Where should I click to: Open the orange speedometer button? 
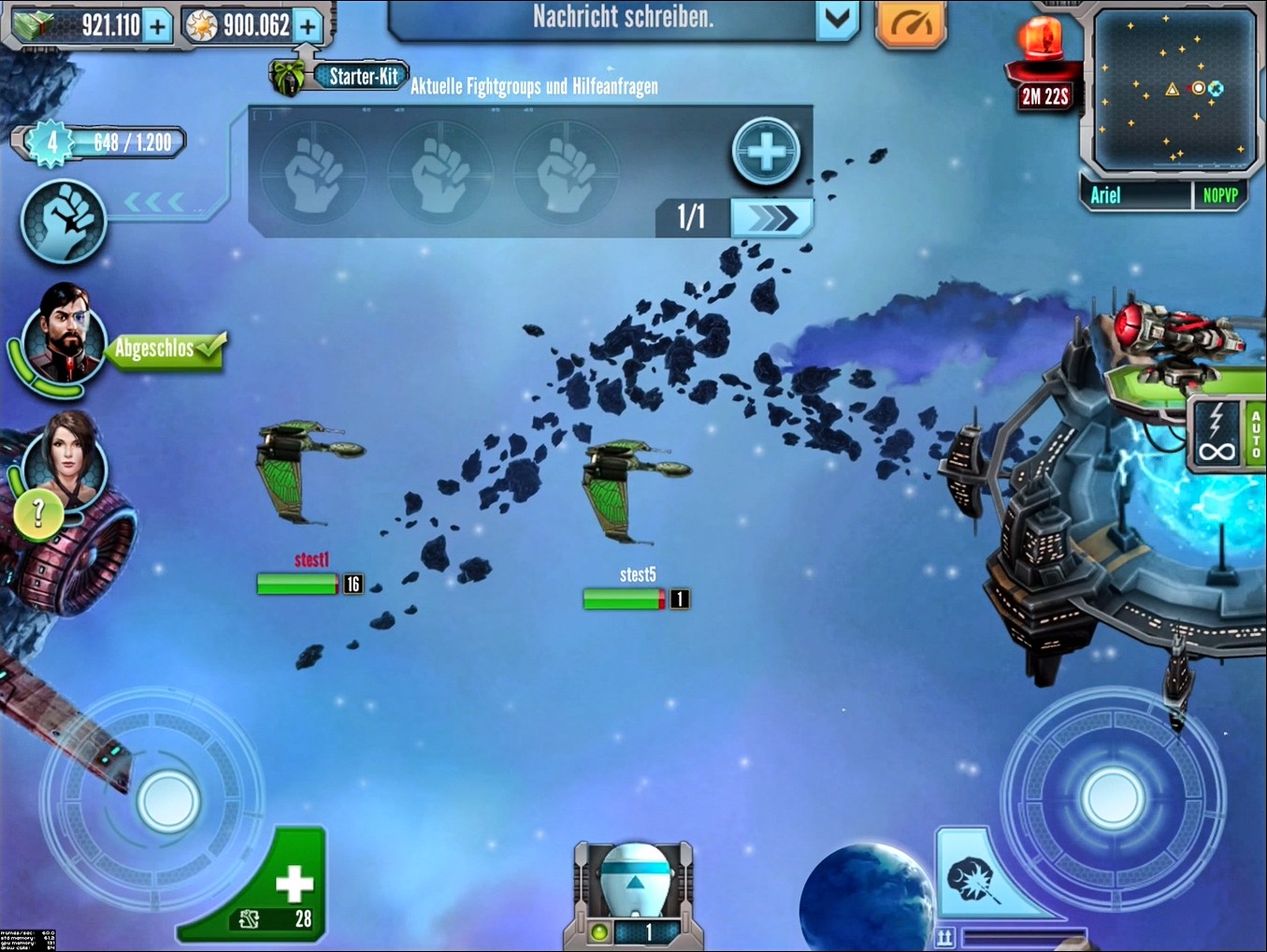[x=910, y=23]
